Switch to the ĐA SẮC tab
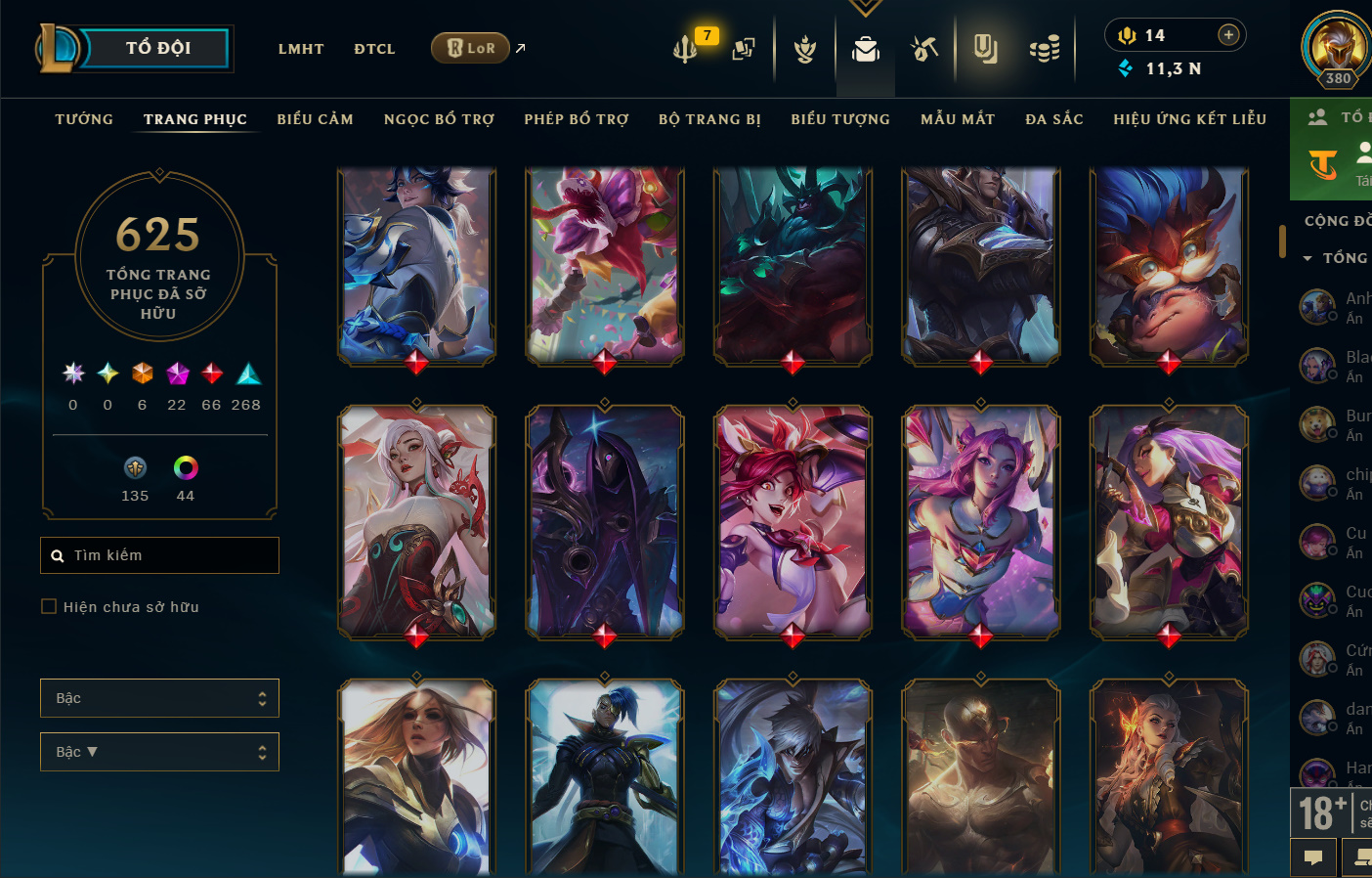 pos(1054,119)
